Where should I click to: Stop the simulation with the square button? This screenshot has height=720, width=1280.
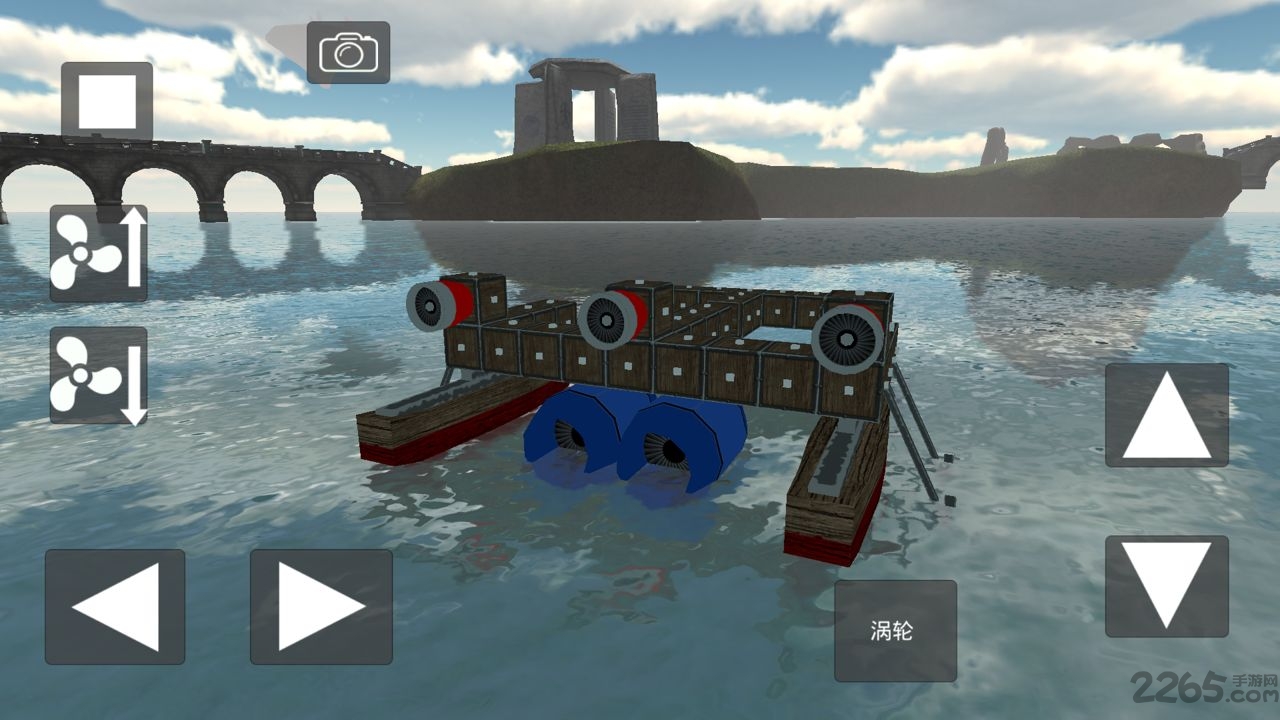(x=107, y=100)
